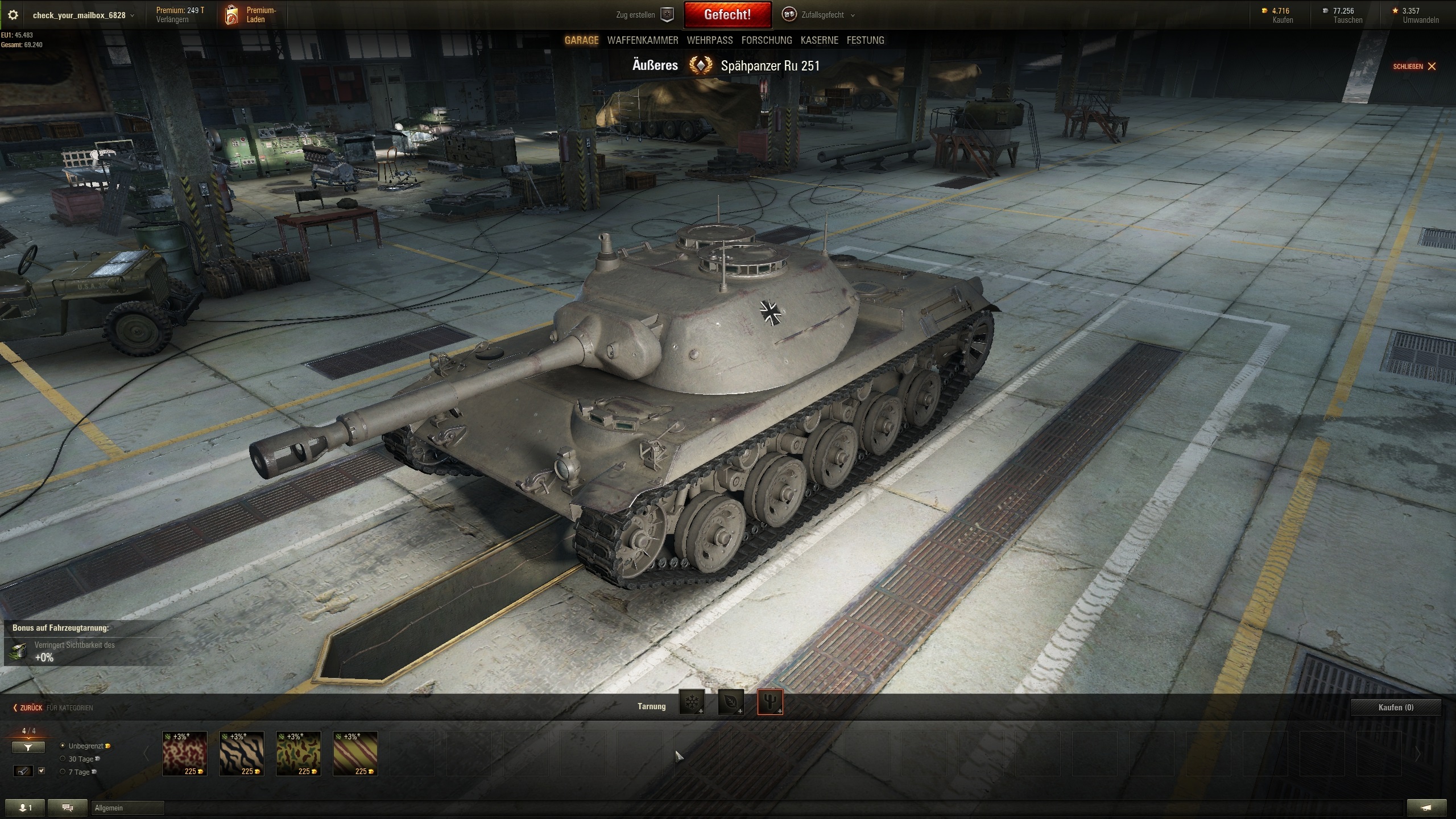Show the Kaserne tab

[x=819, y=40]
